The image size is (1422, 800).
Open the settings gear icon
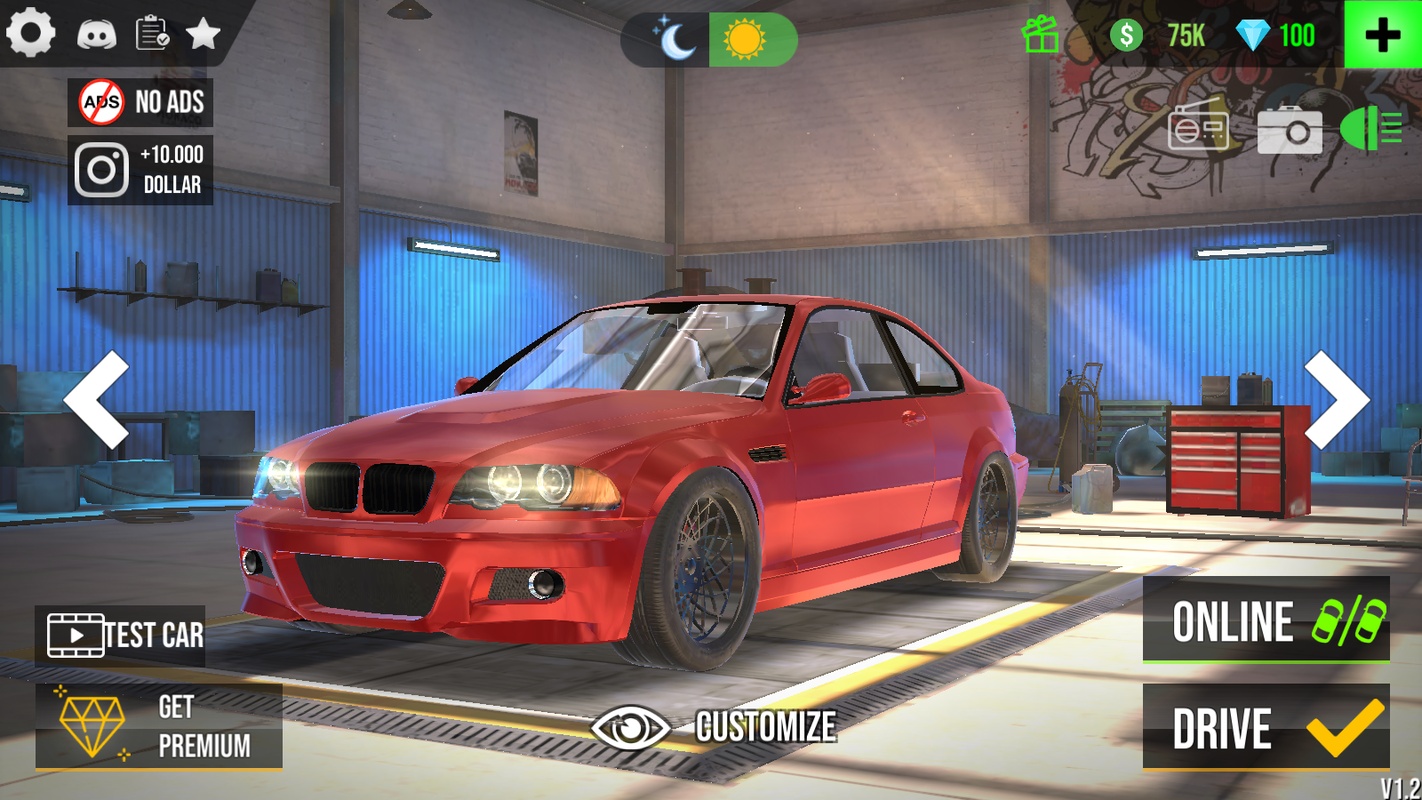coord(30,33)
